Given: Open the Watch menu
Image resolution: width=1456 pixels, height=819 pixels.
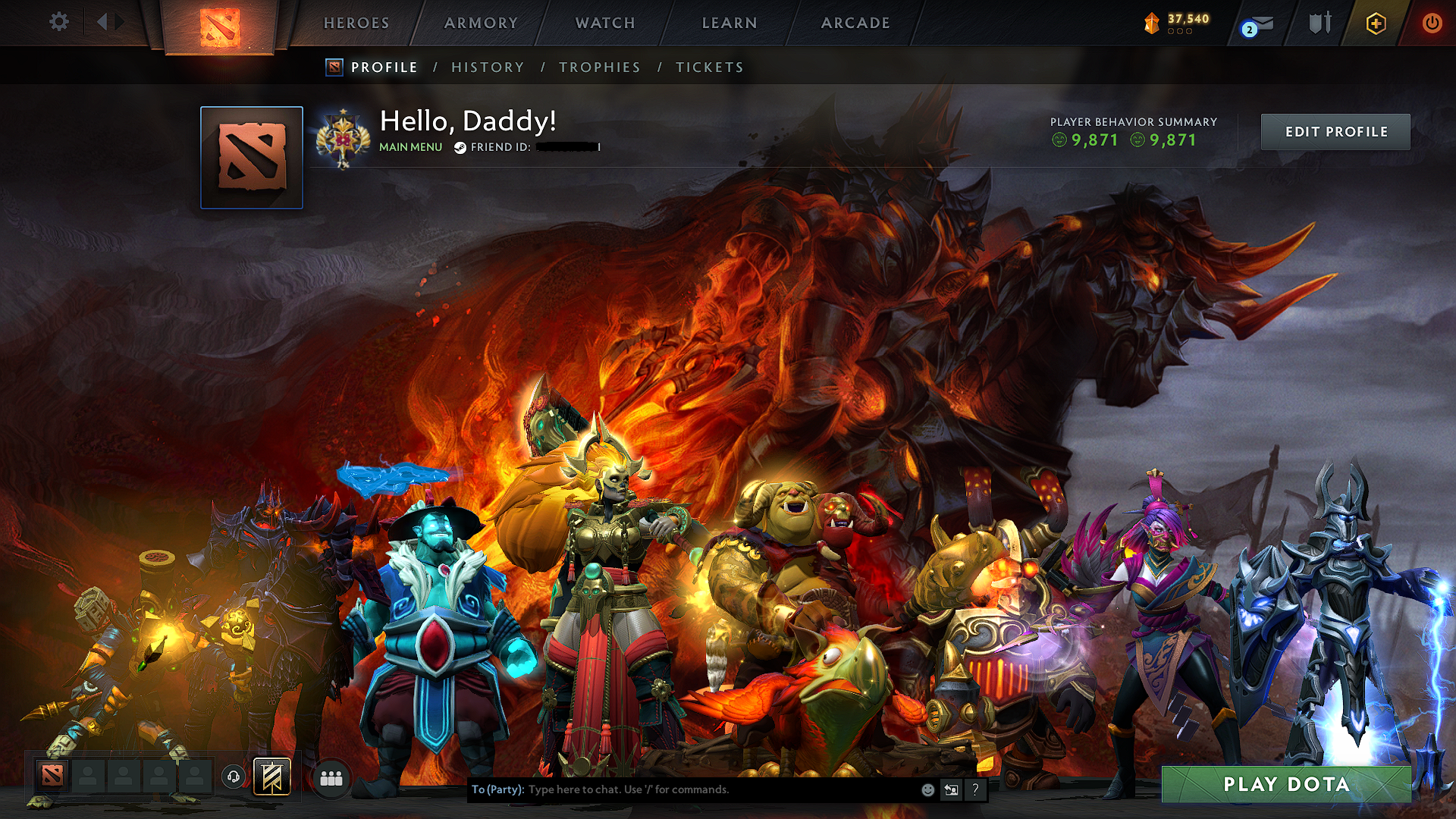Looking at the screenshot, I should 604,23.
